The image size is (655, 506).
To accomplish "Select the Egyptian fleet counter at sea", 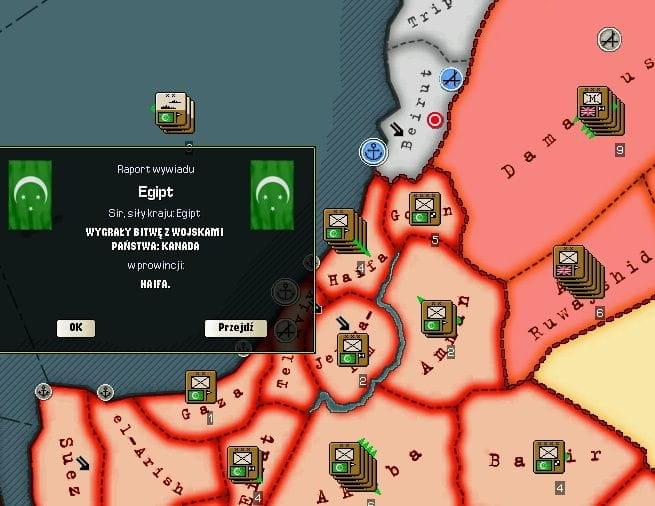I will 172,113.
